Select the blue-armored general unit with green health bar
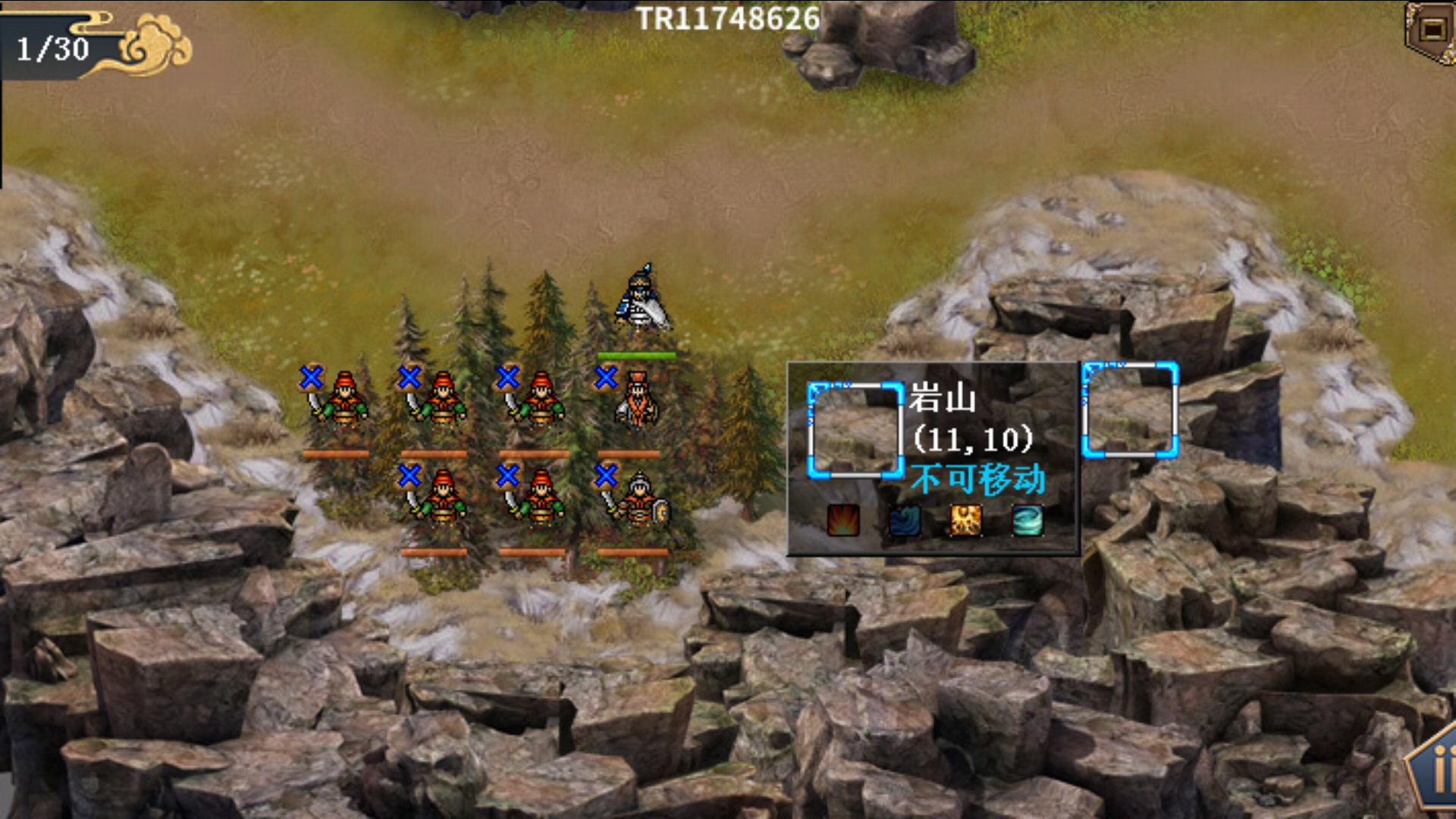Screen dimensions: 1456x819 642,302
